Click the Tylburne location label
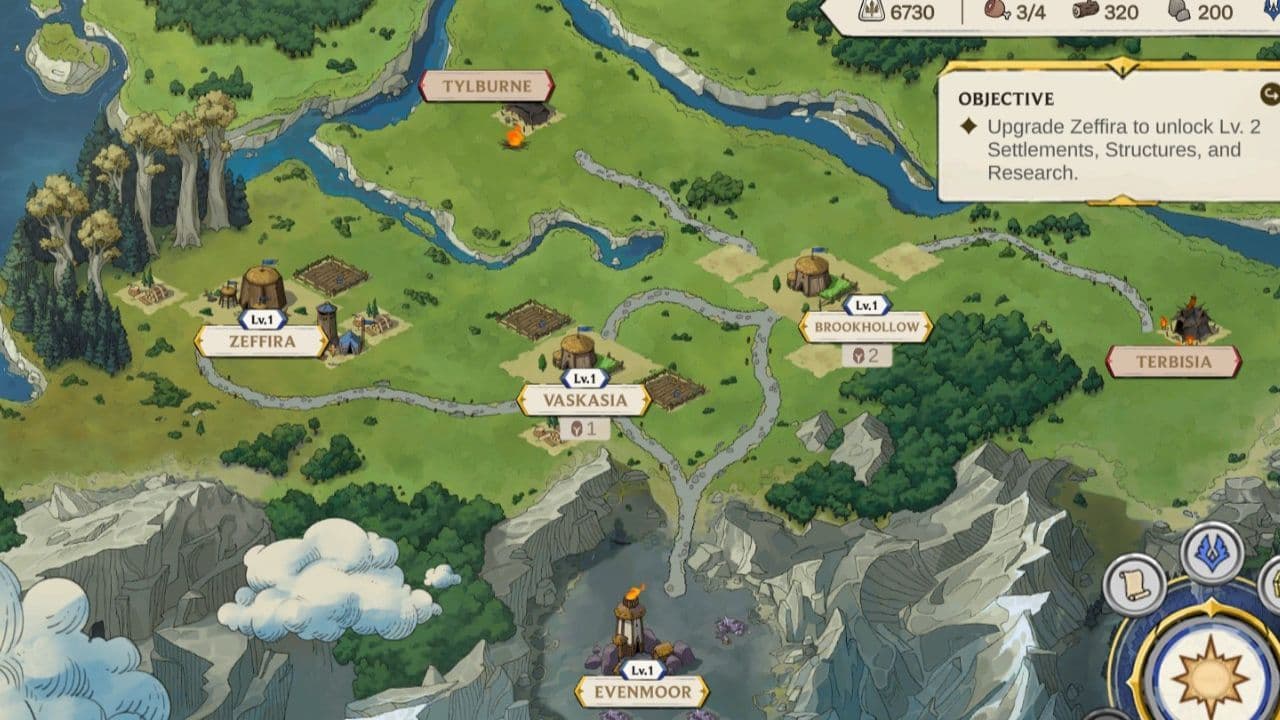Screen dimensions: 1280x720 pyautogui.click(x=486, y=86)
